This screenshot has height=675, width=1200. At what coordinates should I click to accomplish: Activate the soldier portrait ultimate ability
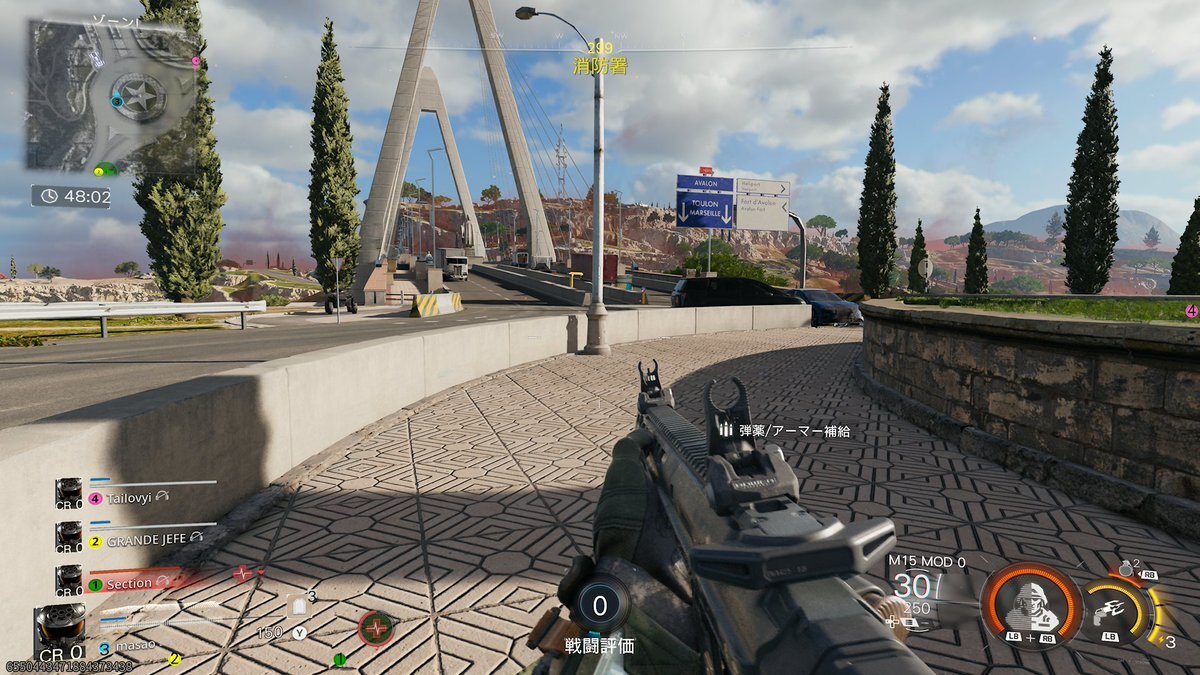point(1030,605)
